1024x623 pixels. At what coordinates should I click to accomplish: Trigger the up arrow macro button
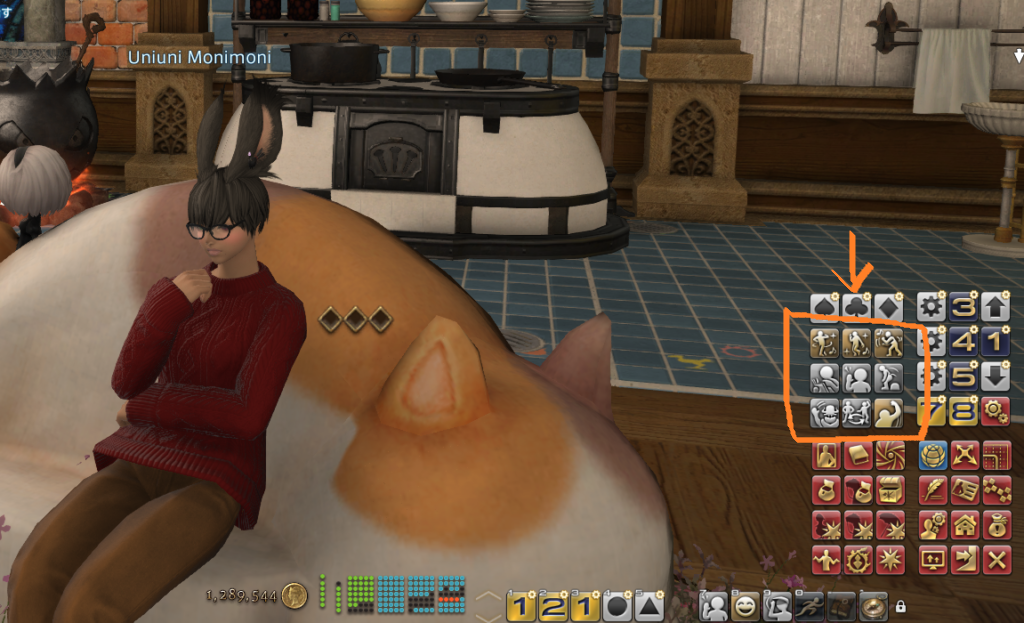tap(995, 307)
